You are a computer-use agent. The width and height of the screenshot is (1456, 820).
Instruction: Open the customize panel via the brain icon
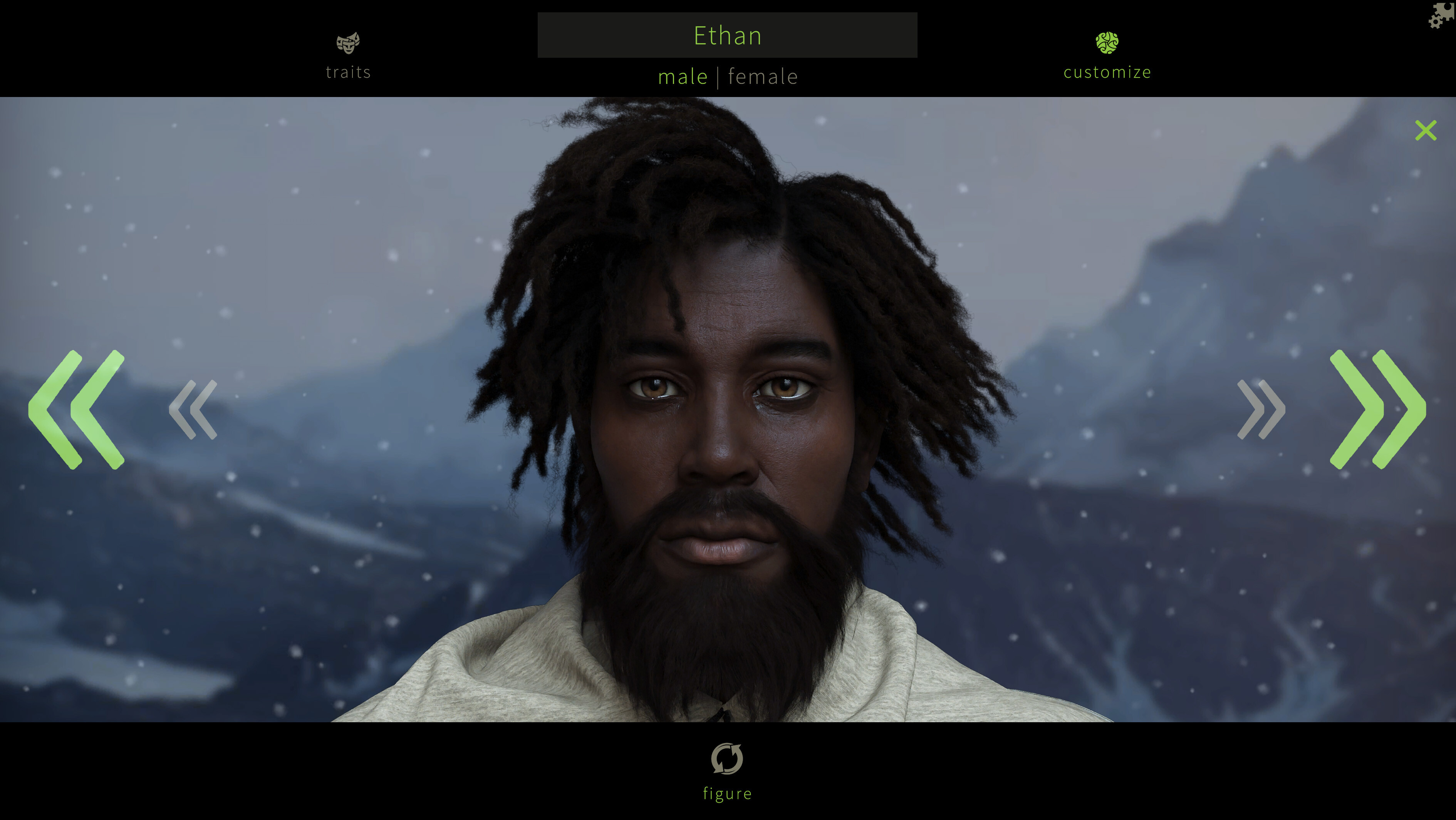(1106, 42)
